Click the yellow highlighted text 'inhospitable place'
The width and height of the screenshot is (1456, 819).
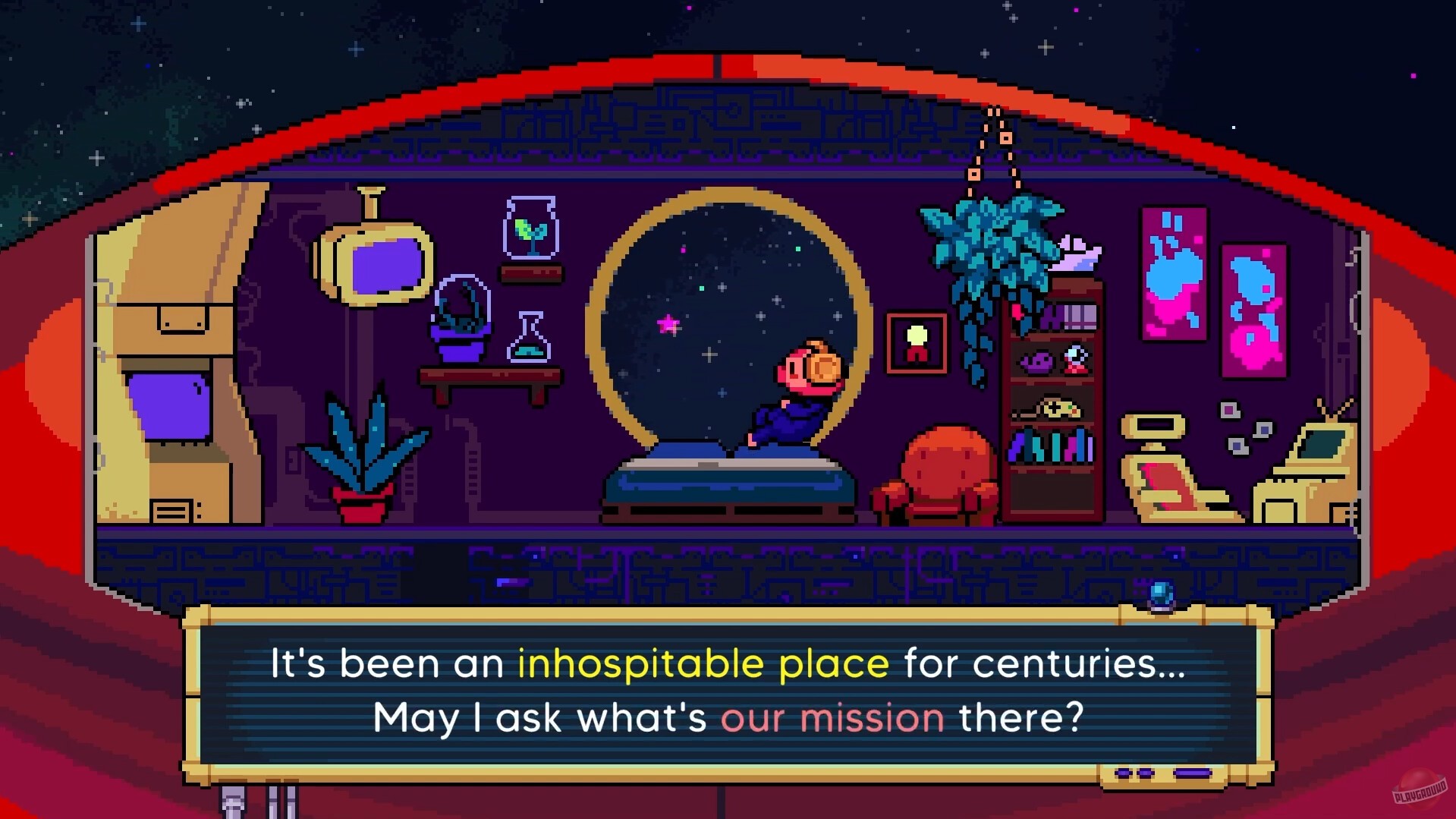[x=706, y=663]
